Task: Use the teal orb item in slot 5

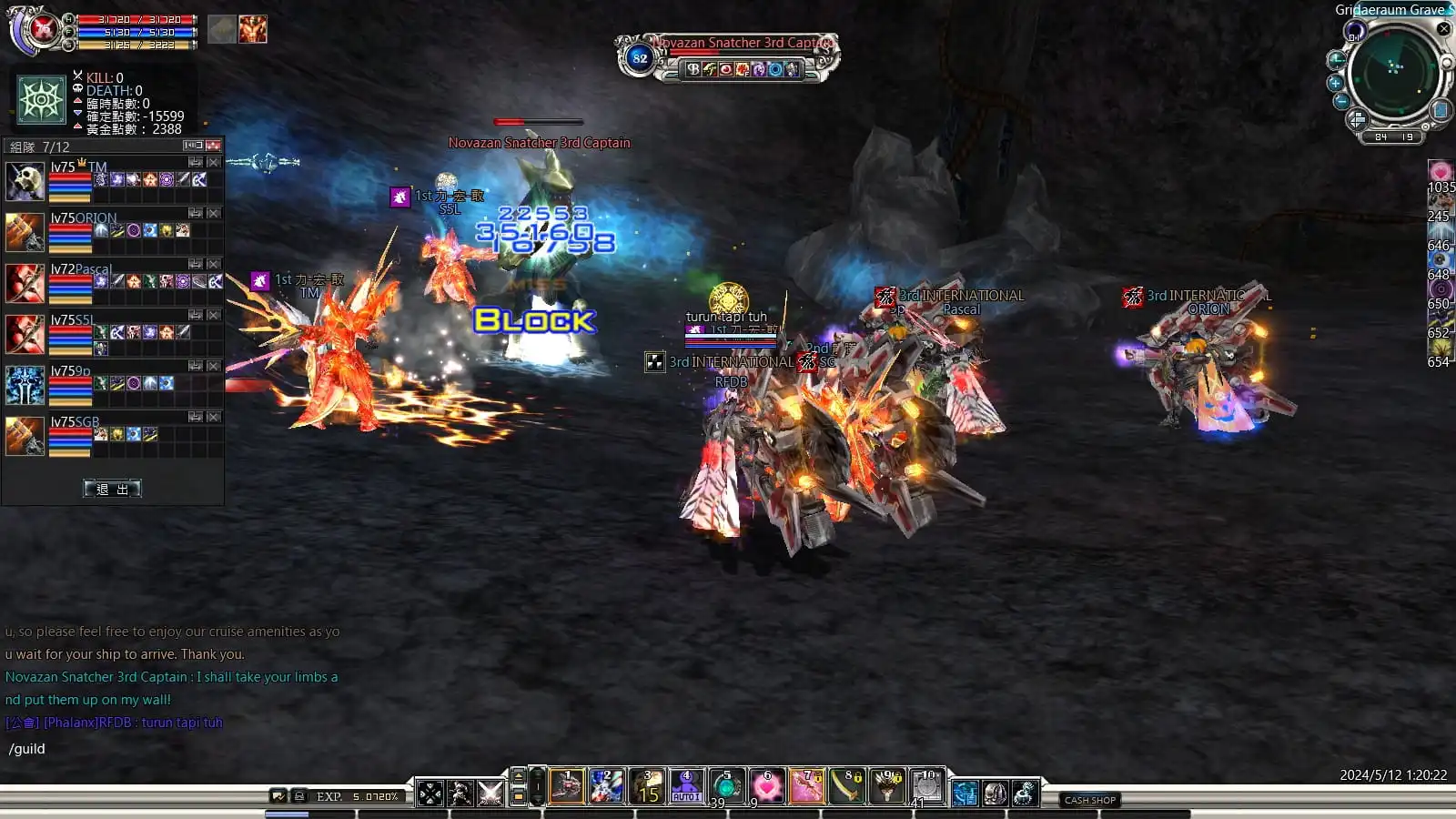Action: click(x=726, y=787)
